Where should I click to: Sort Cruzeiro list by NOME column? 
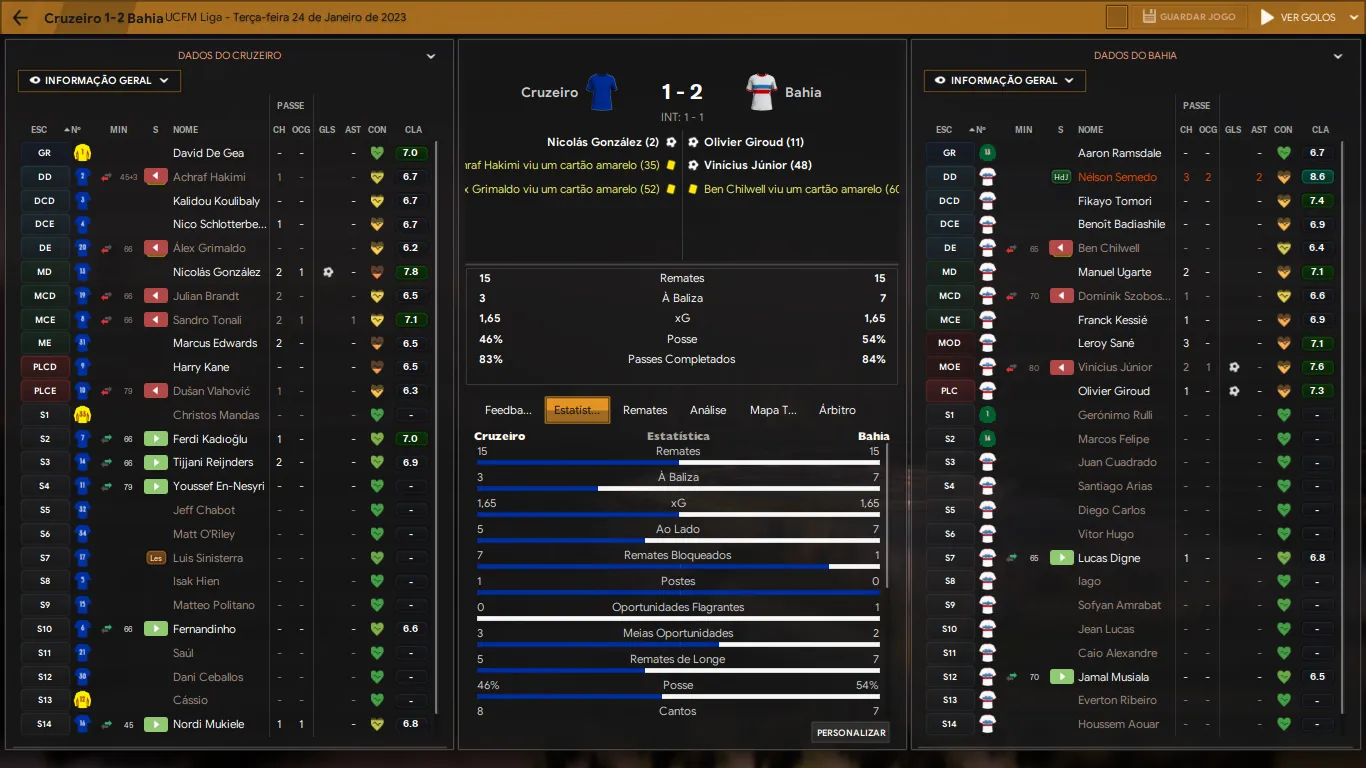[186, 130]
